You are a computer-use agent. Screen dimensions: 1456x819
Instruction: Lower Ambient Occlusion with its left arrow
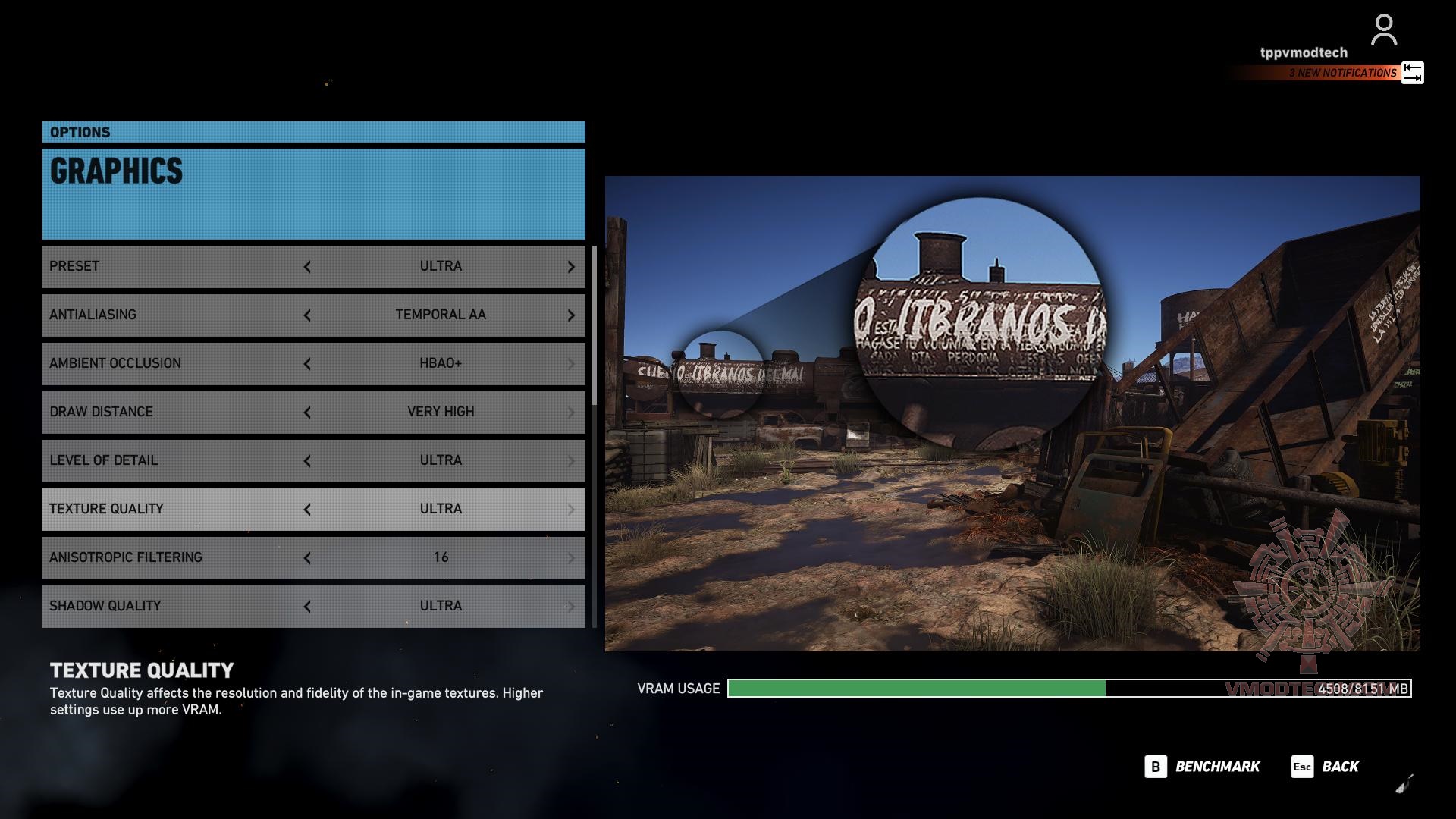pos(307,364)
